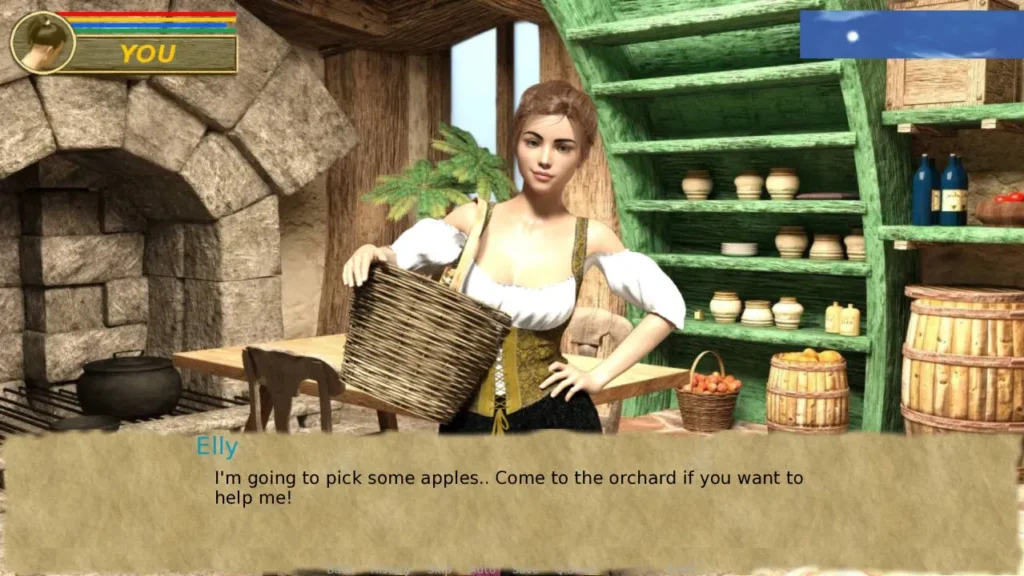The height and width of the screenshot is (576, 1024).
Task: Toggle Skip in the quick menu
Action: click(440, 570)
